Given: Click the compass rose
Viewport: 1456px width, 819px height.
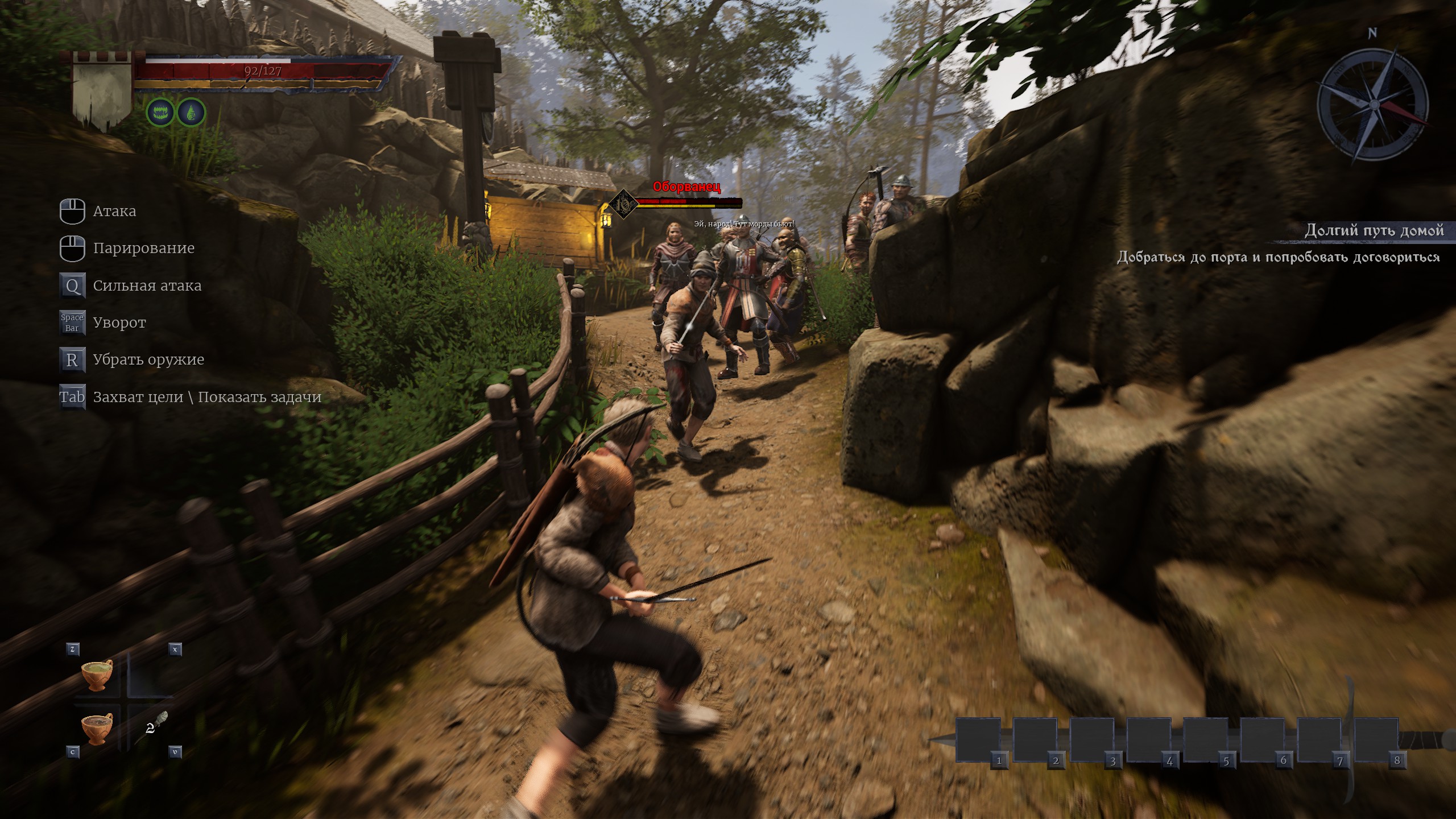Looking at the screenshot, I should [1372, 105].
